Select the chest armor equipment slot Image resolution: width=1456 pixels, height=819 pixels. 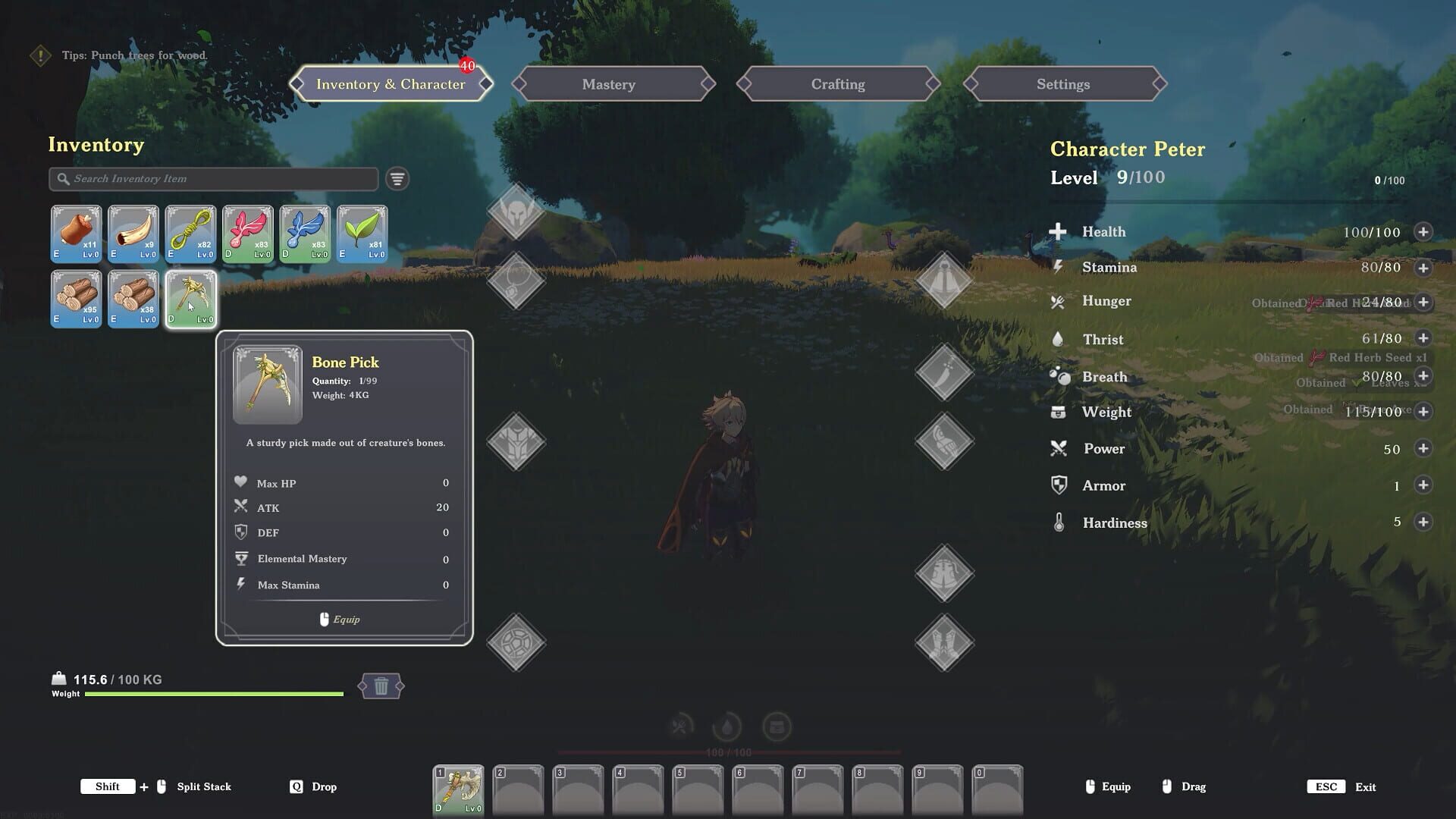[516, 441]
